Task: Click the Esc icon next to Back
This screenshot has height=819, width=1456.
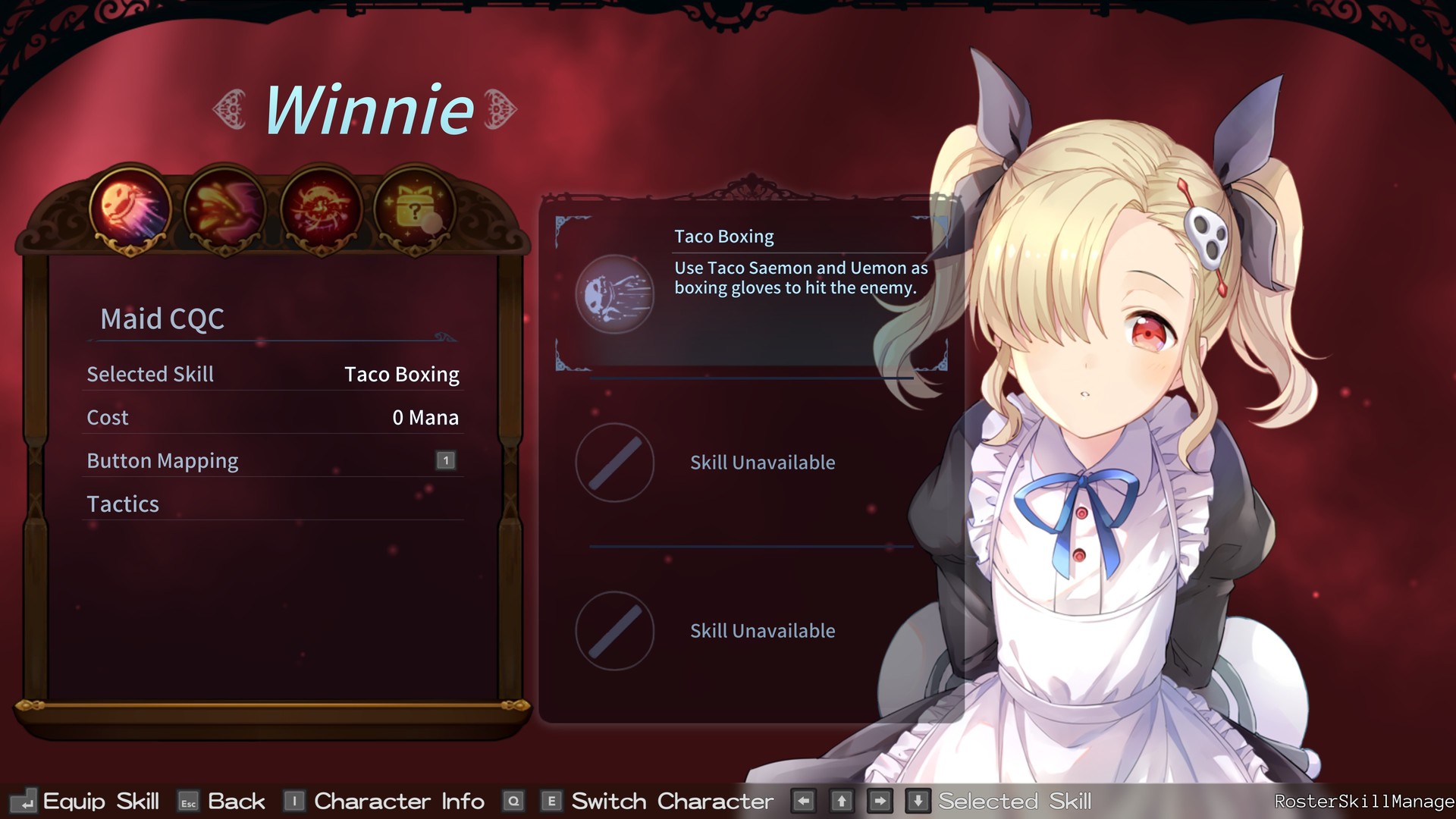Action: [x=187, y=801]
